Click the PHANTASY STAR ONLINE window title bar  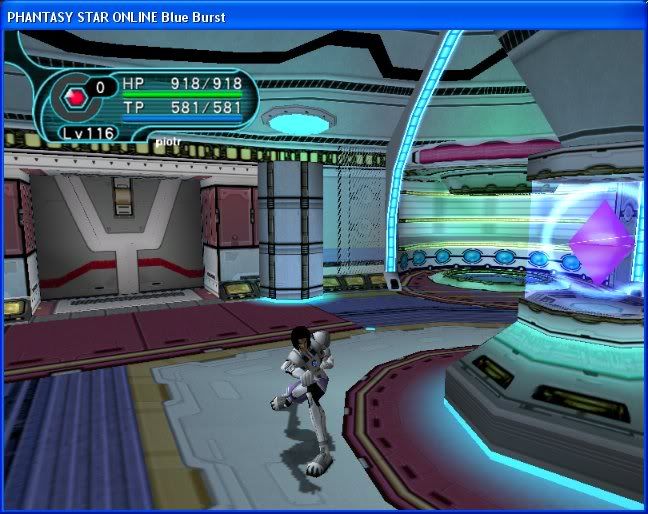coord(300,16)
